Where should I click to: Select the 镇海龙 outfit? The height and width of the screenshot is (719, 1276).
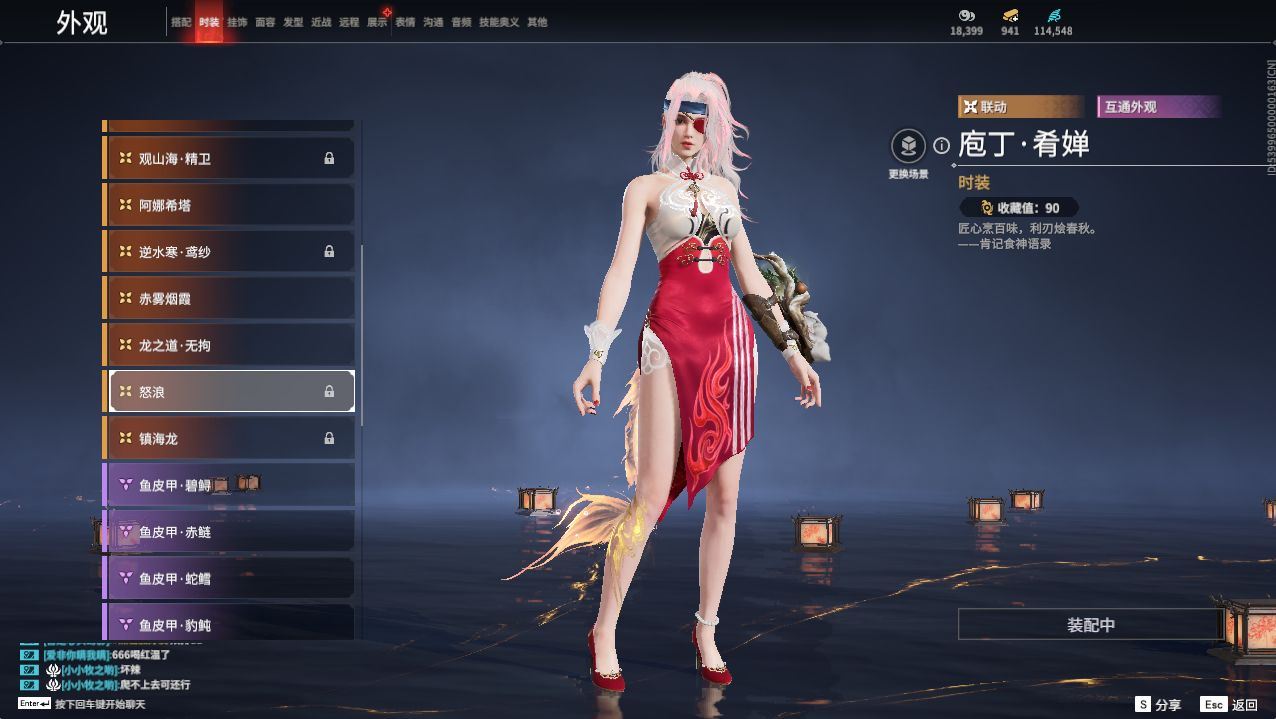(230, 438)
